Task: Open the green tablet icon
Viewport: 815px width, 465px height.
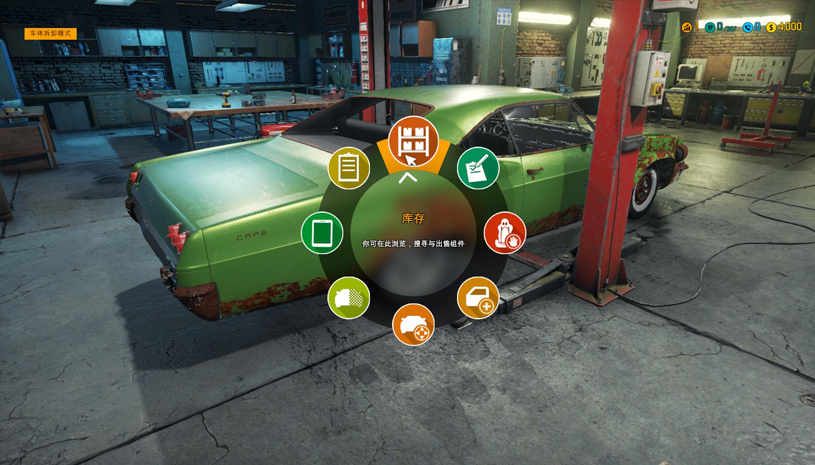Action: pos(322,233)
